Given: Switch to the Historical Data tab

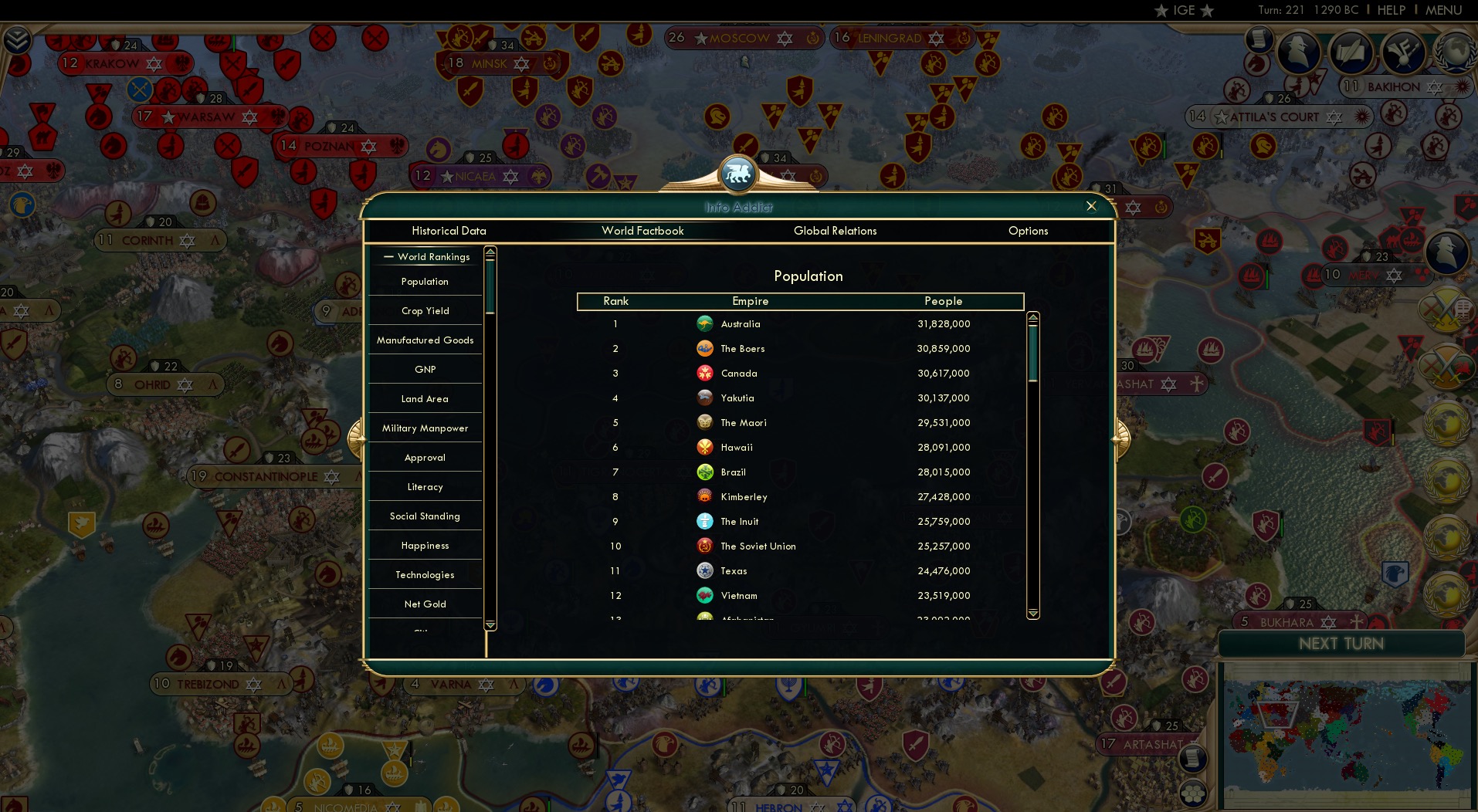Looking at the screenshot, I should point(449,231).
